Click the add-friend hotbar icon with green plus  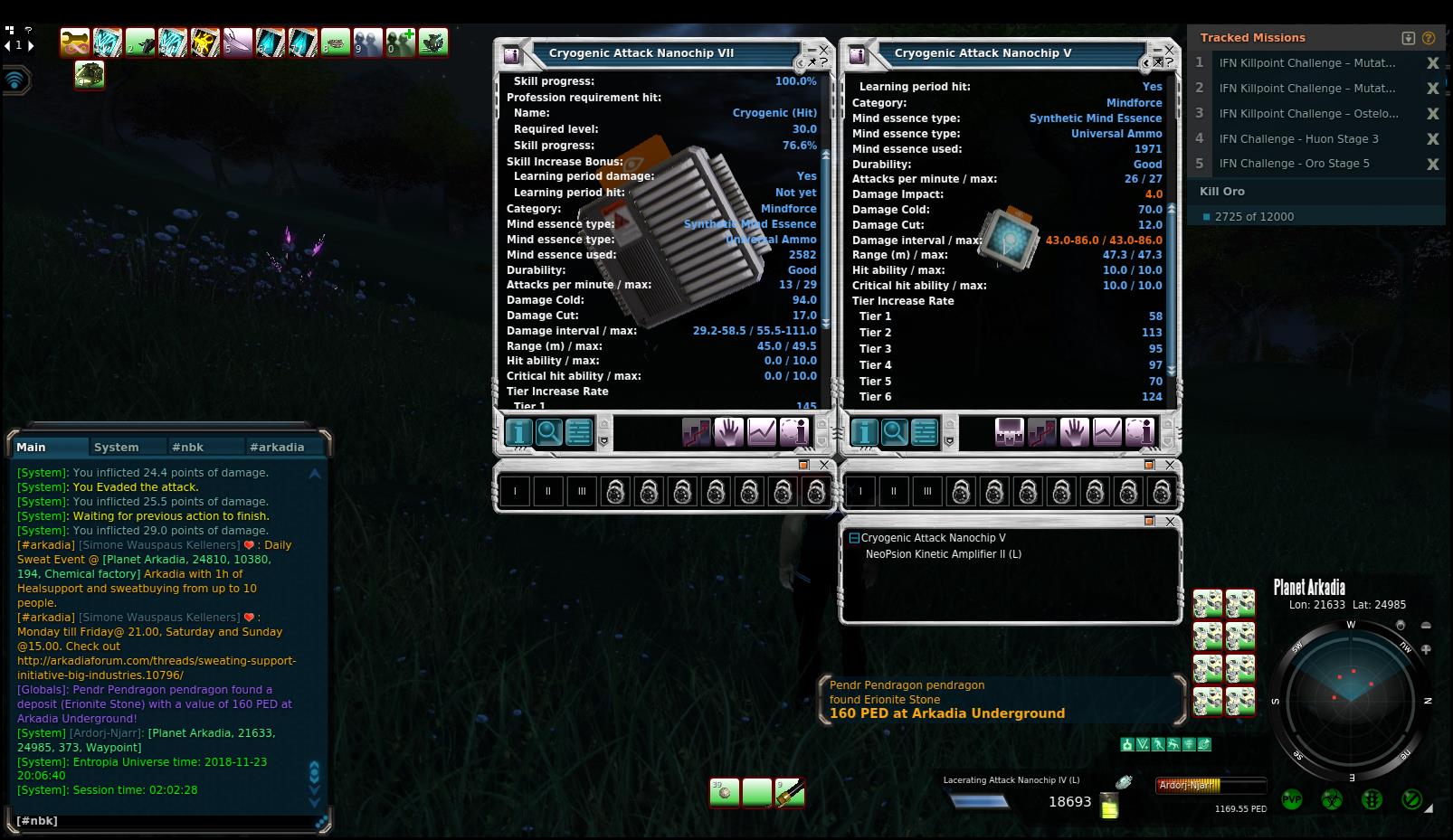coord(400,42)
